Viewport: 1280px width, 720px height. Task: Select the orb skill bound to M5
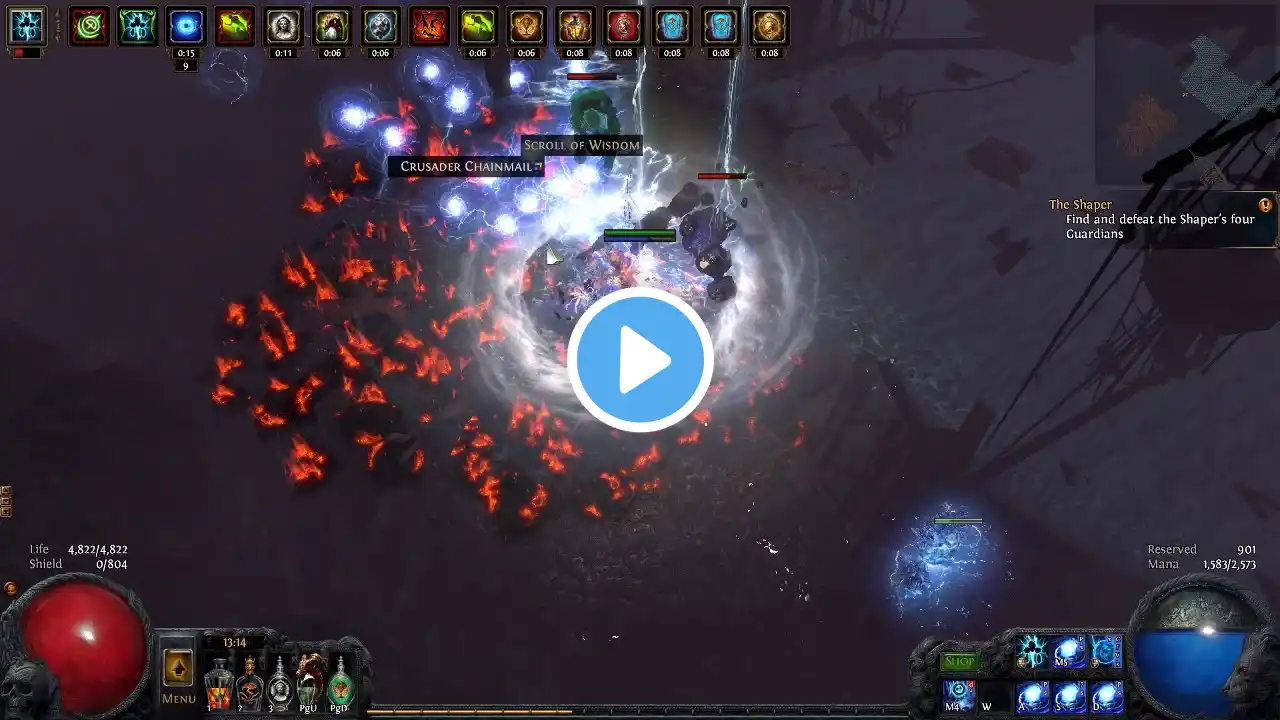[x=1069, y=653]
